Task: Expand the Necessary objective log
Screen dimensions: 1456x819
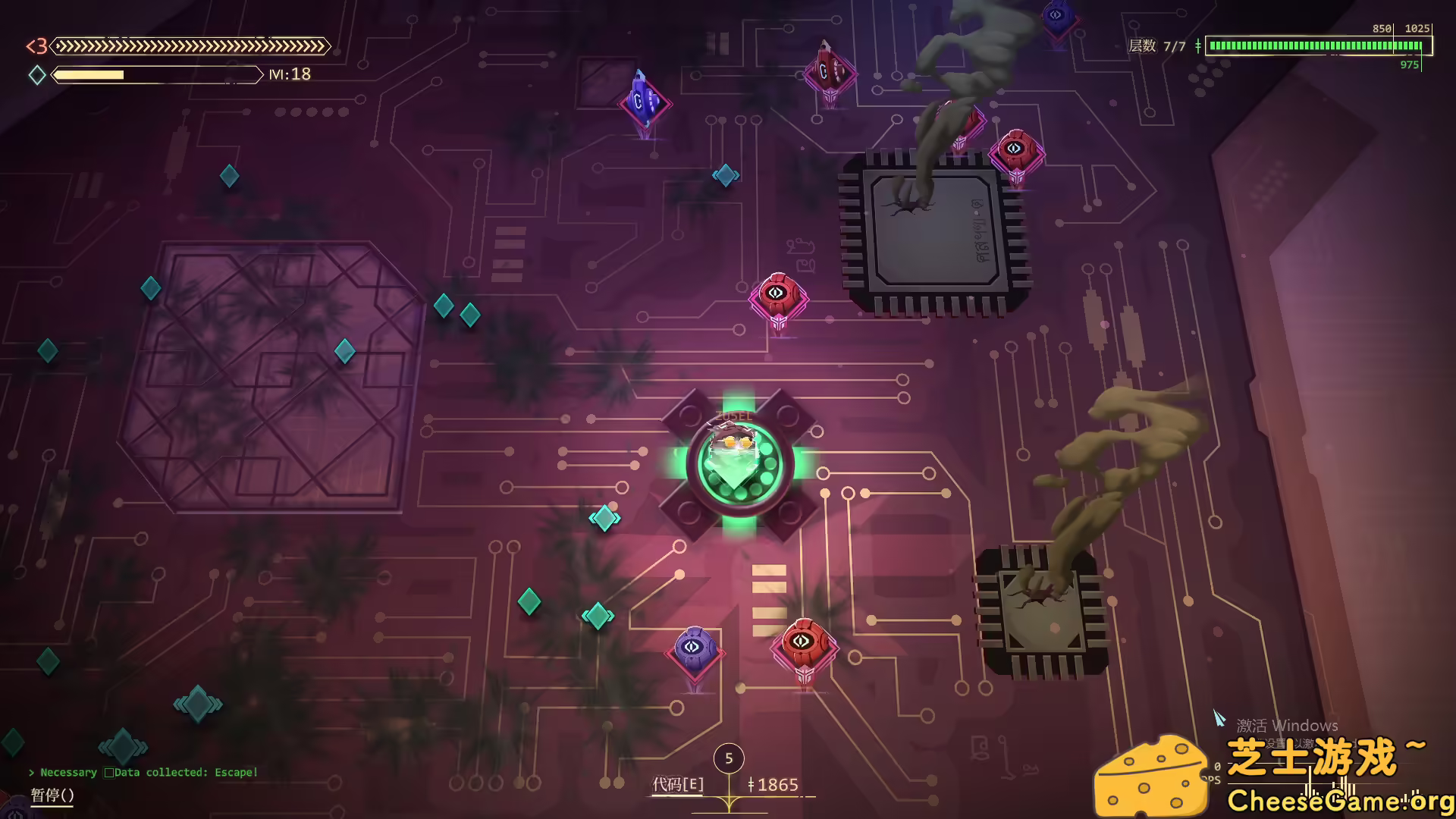Action: 68,772
